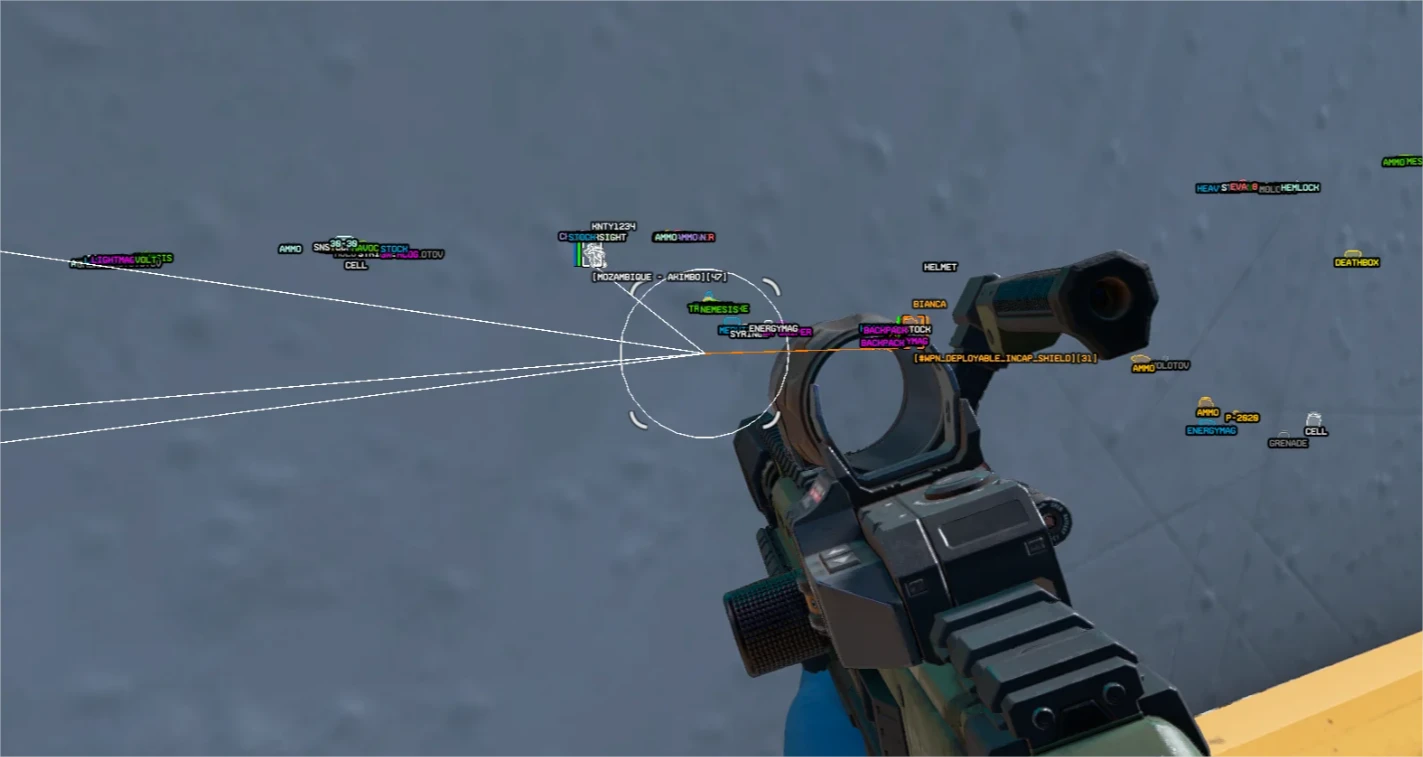
Task: Click the teal helmet icon above NEMESIS
Action: (707, 294)
